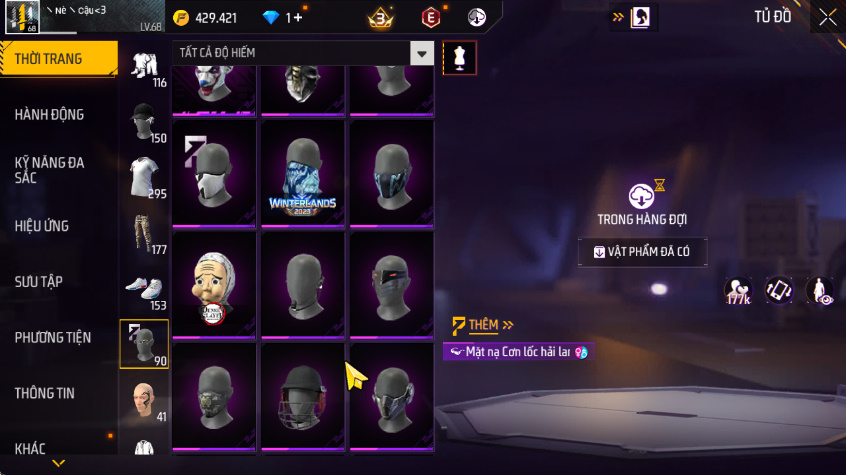846x475 pixels.
Task: Open the Thời Trang category tab
Action: click(50, 59)
